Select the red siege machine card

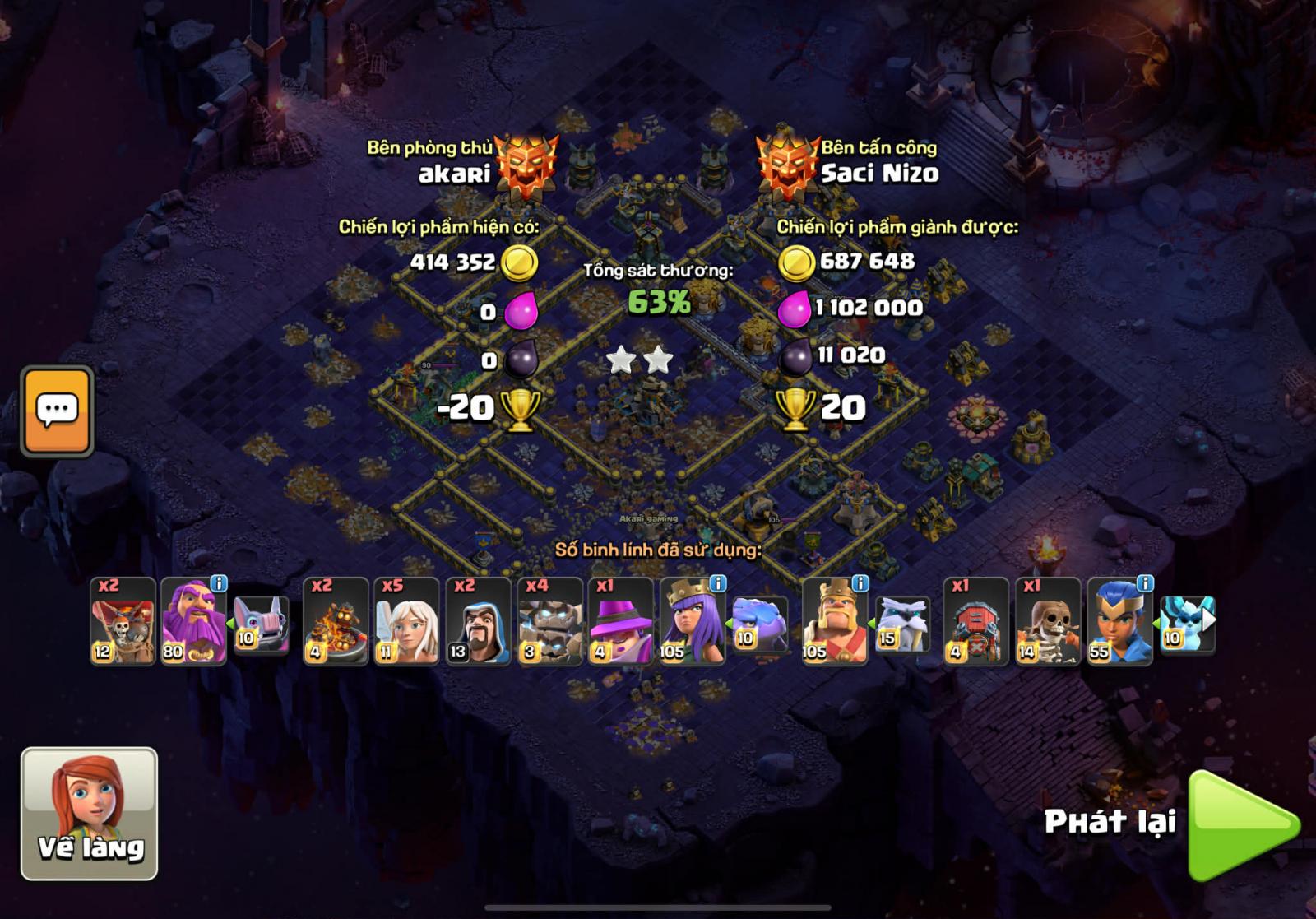[x=975, y=621]
